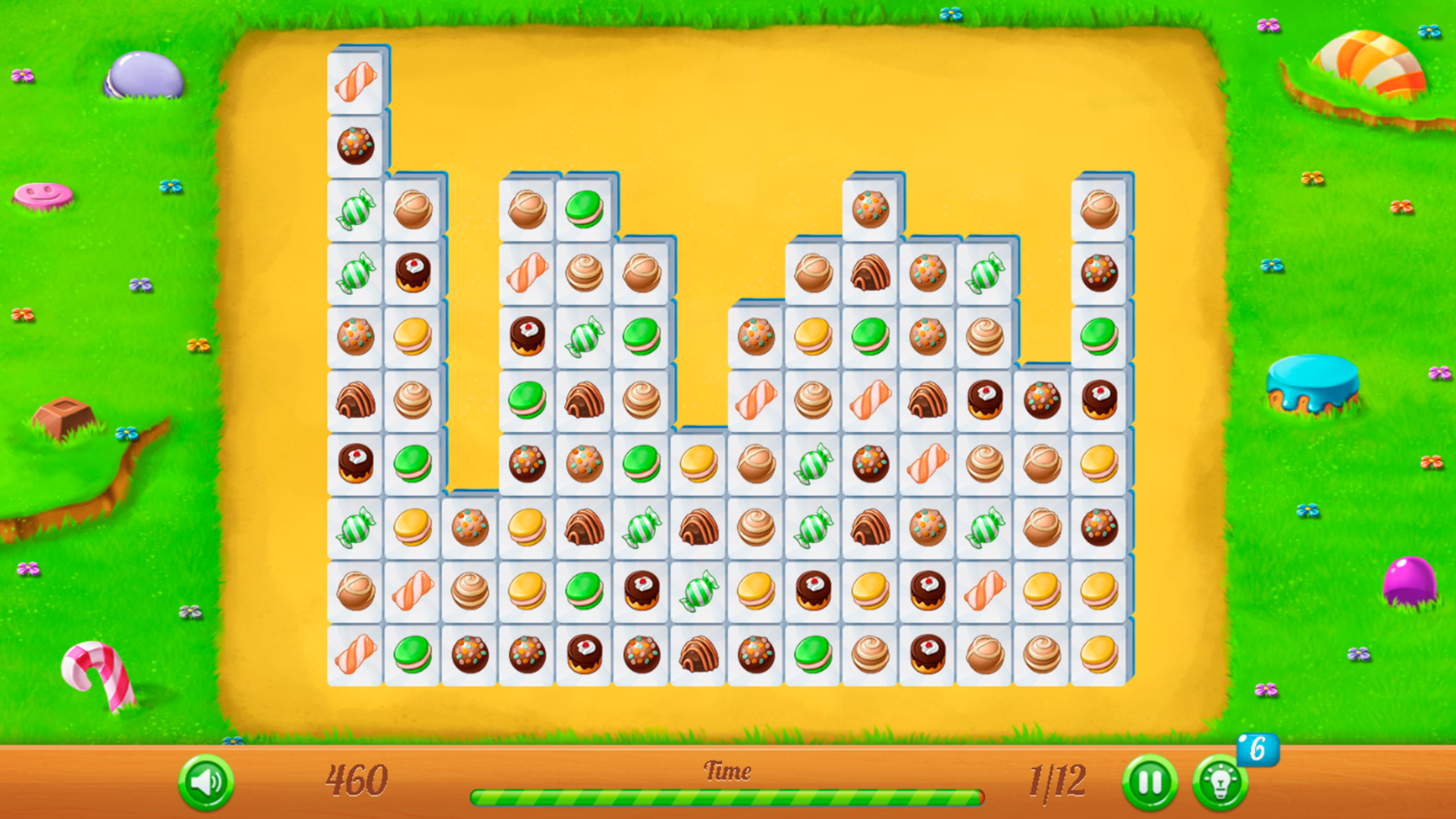Mute the game sound
The image size is (1456, 819).
207,783
